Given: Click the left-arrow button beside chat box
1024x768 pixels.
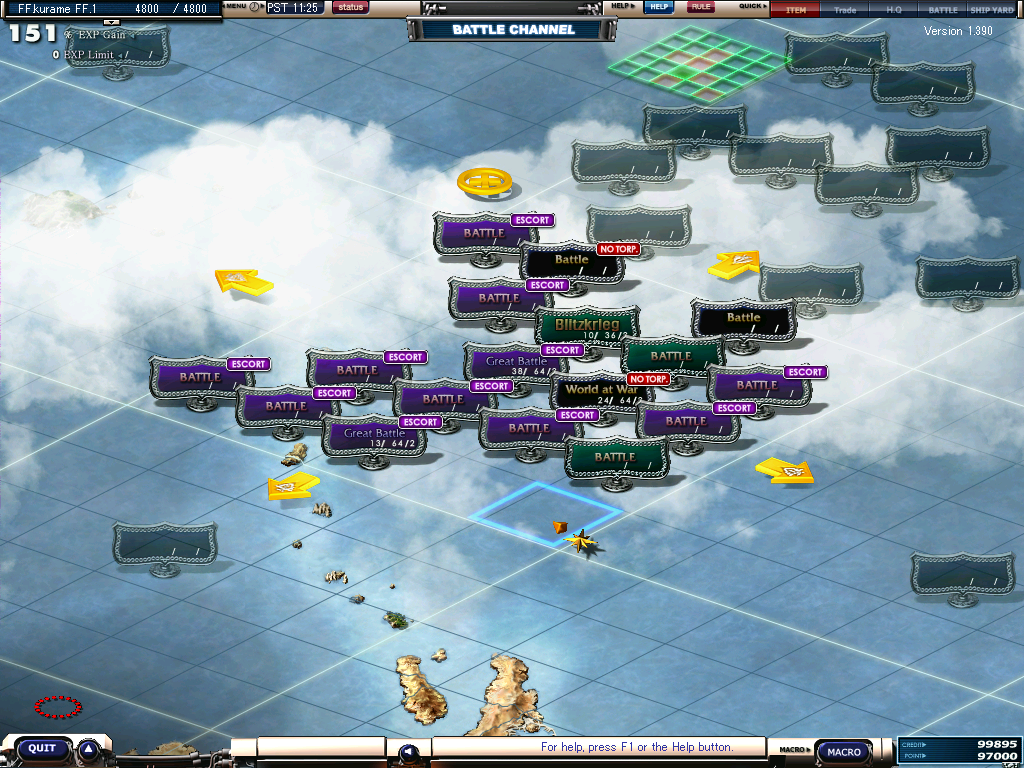Looking at the screenshot, I should [x=408, y=752].
